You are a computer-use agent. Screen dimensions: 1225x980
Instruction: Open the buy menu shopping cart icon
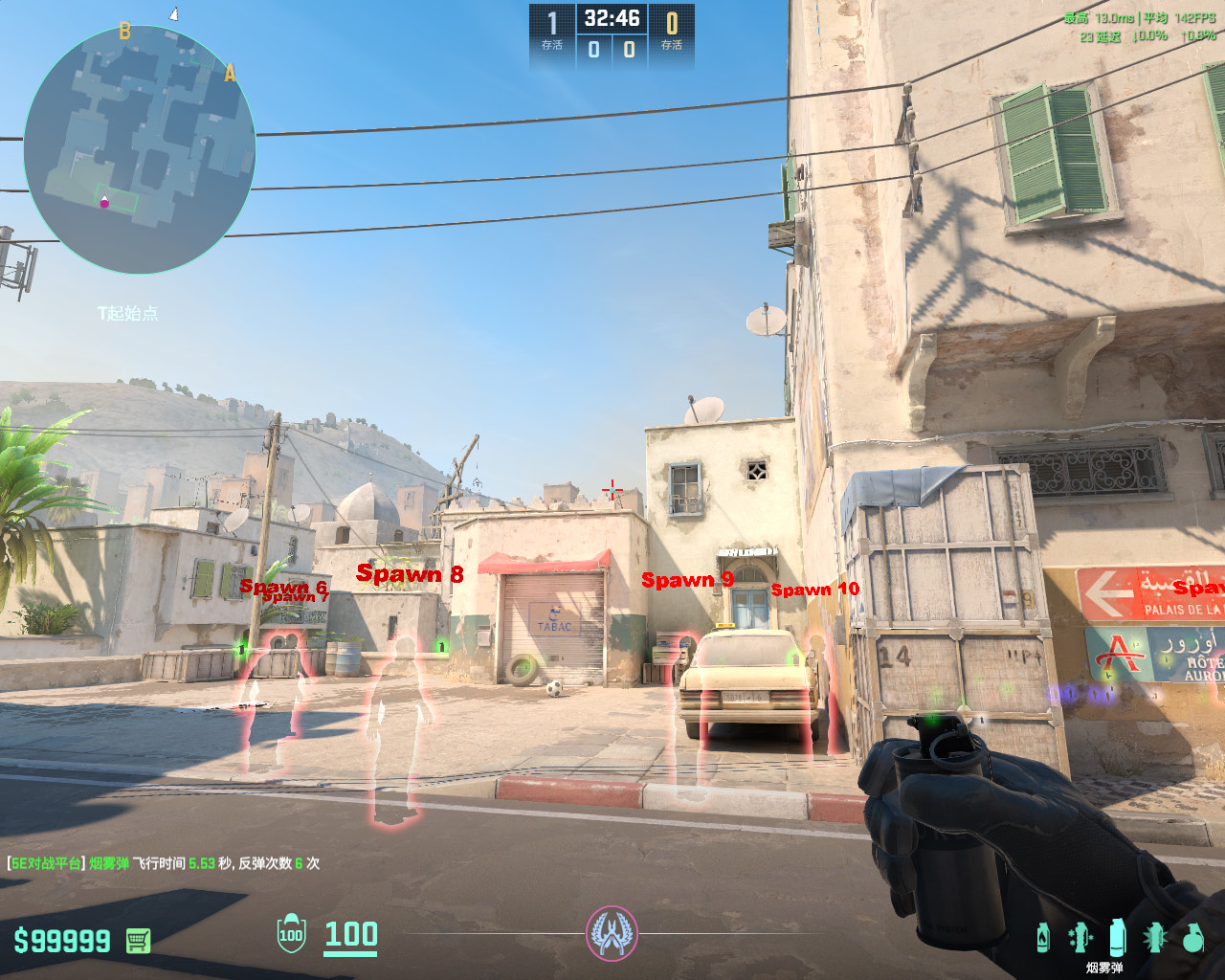point(138,941)
